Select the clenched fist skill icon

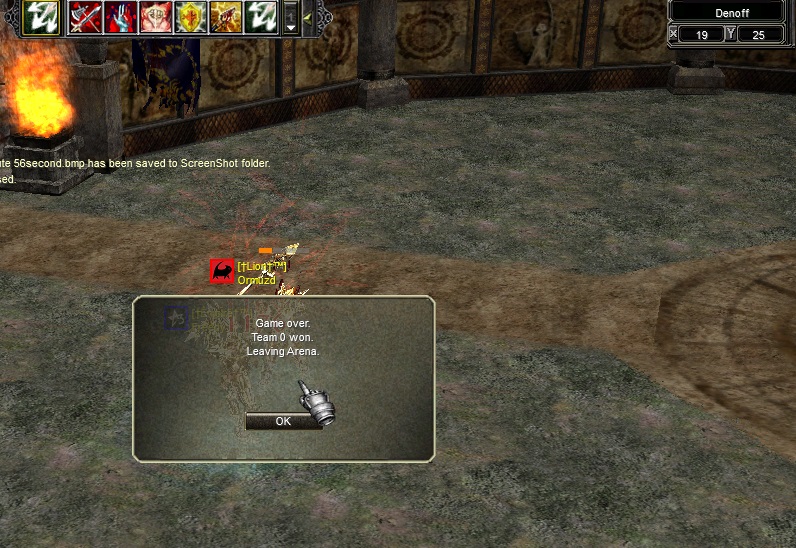coord(155,17)
